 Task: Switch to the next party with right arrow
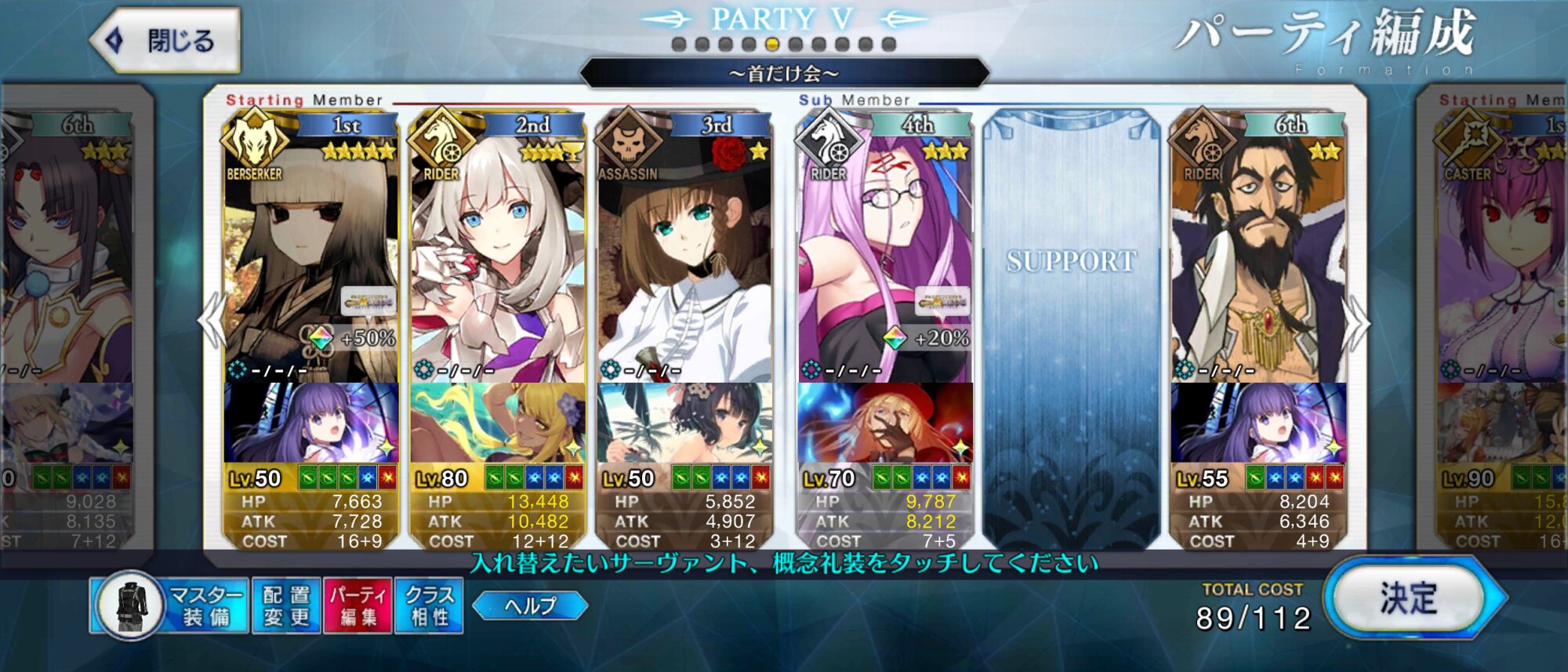(x=1356, y=323)
